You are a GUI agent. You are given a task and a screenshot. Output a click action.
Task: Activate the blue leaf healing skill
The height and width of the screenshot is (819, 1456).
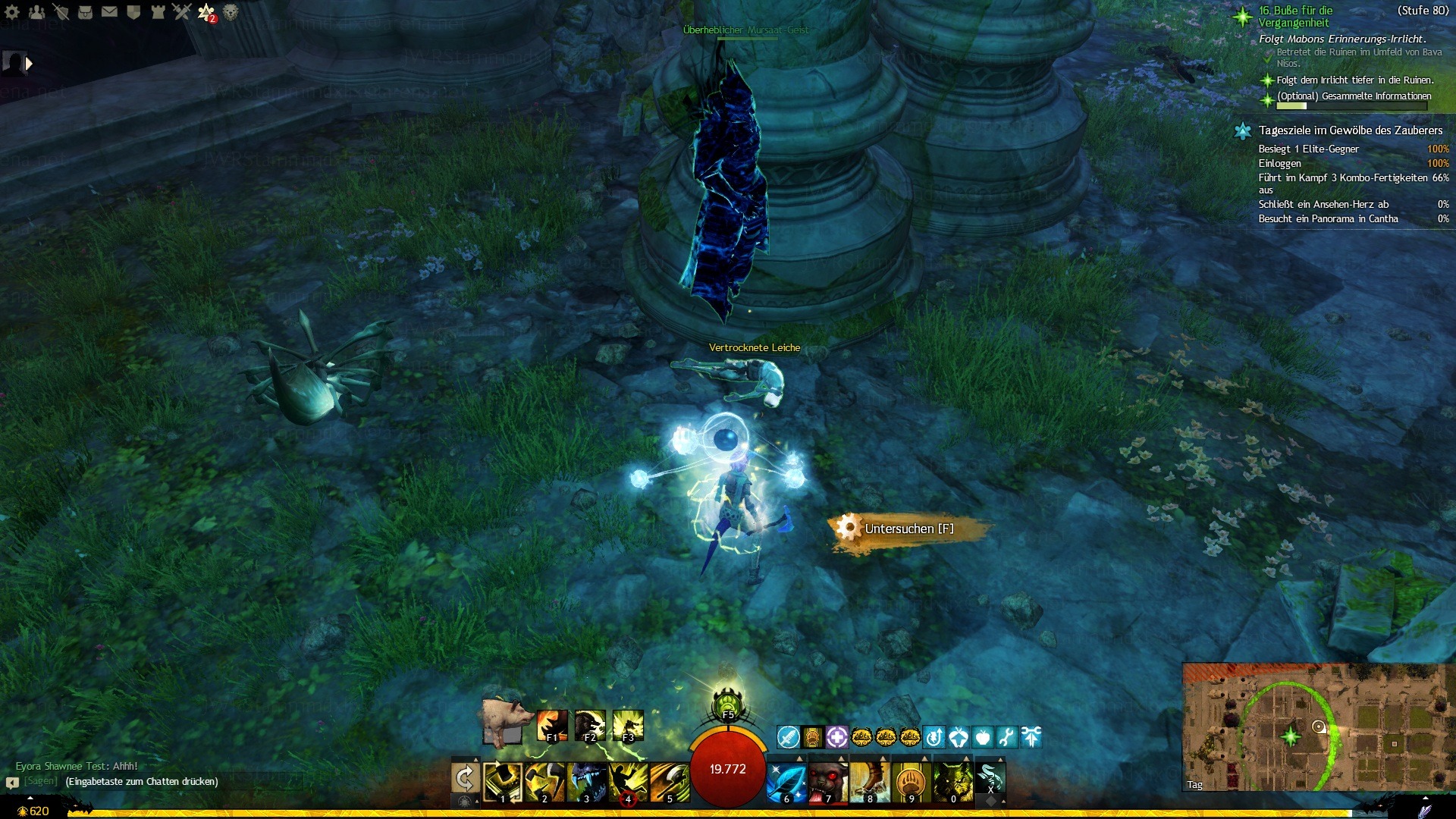pyautogui.click(x=786, y=781)
